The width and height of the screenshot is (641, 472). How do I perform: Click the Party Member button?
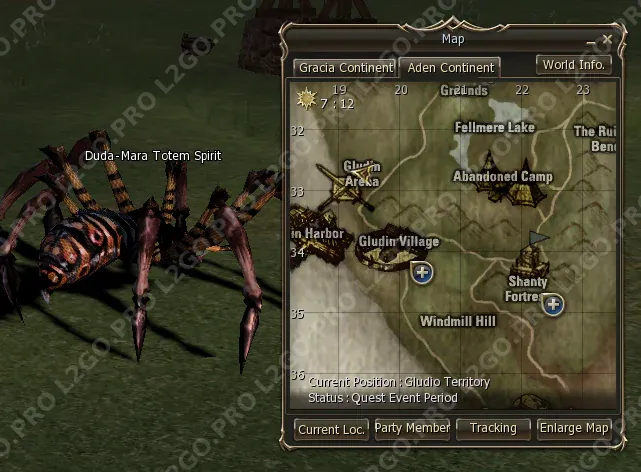tap(412, 428)
